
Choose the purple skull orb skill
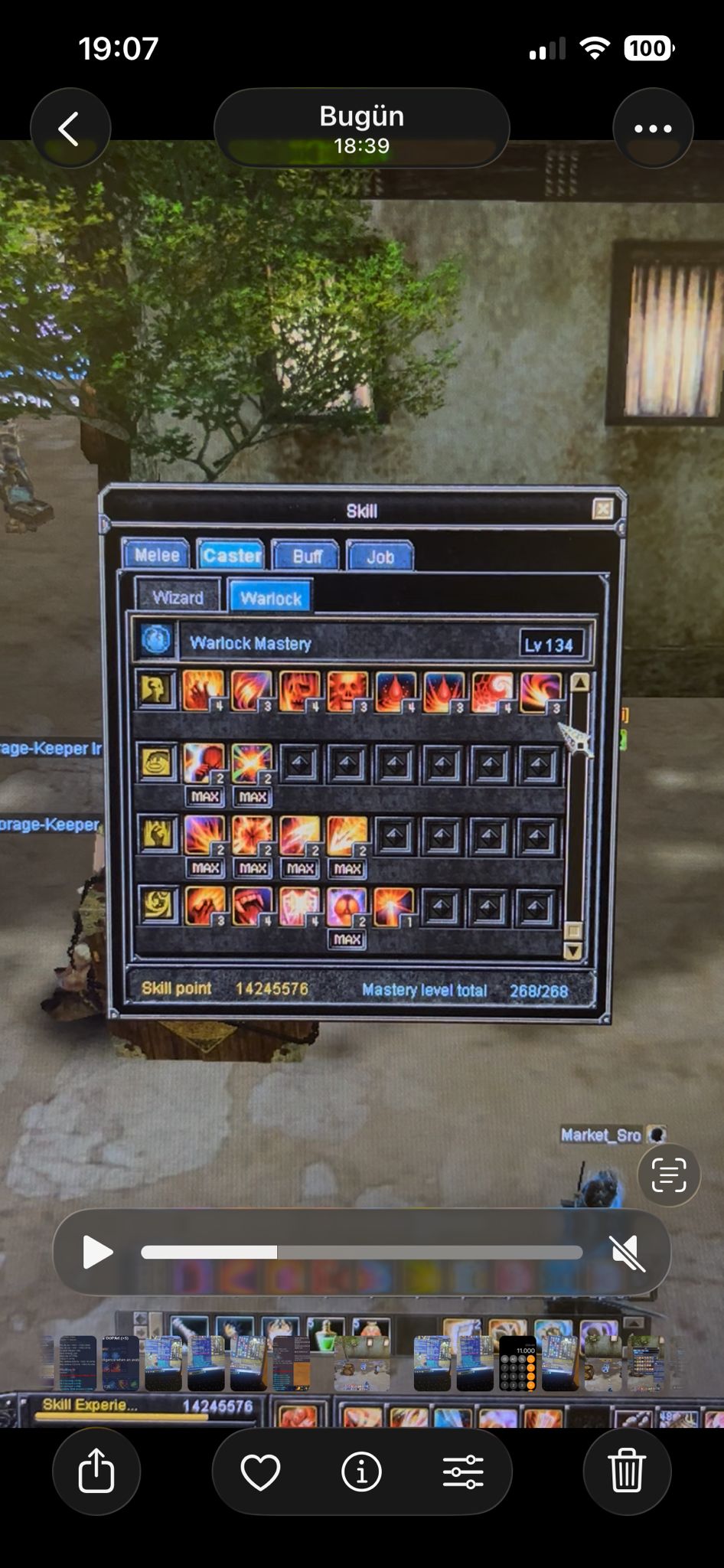pos(347,907)
